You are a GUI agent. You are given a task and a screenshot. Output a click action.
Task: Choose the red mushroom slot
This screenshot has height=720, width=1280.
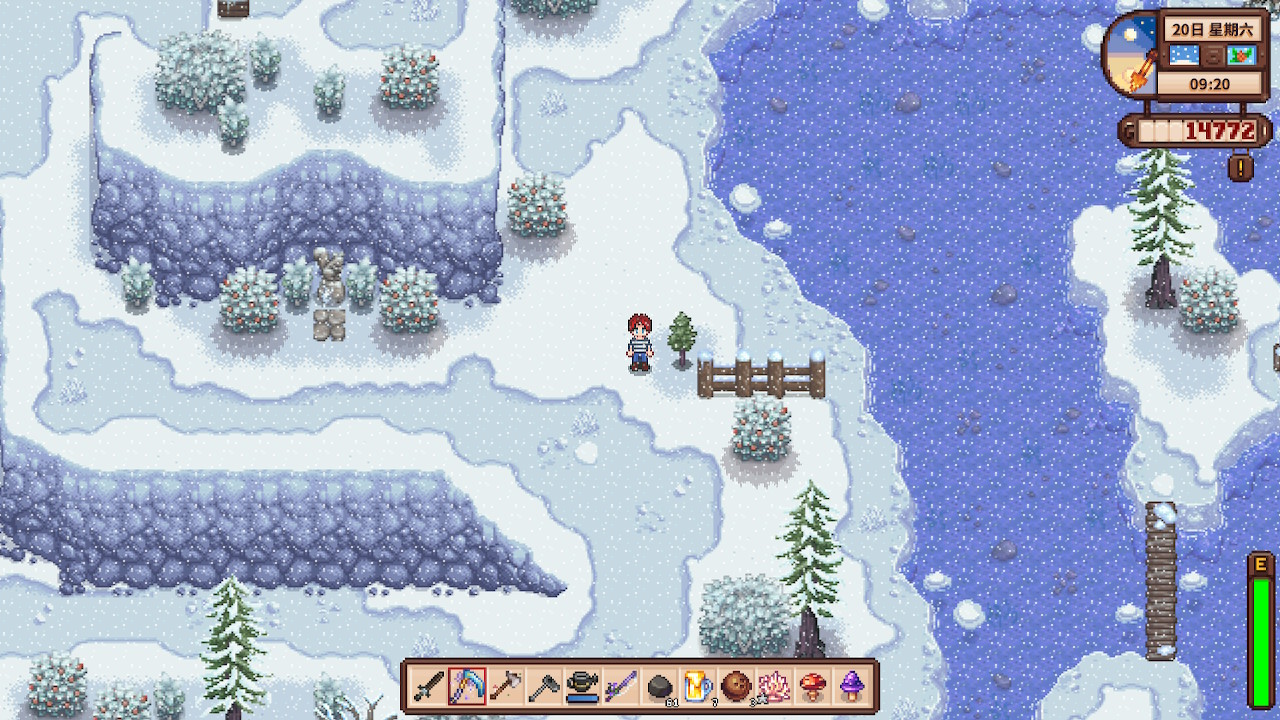pos(812,686)
